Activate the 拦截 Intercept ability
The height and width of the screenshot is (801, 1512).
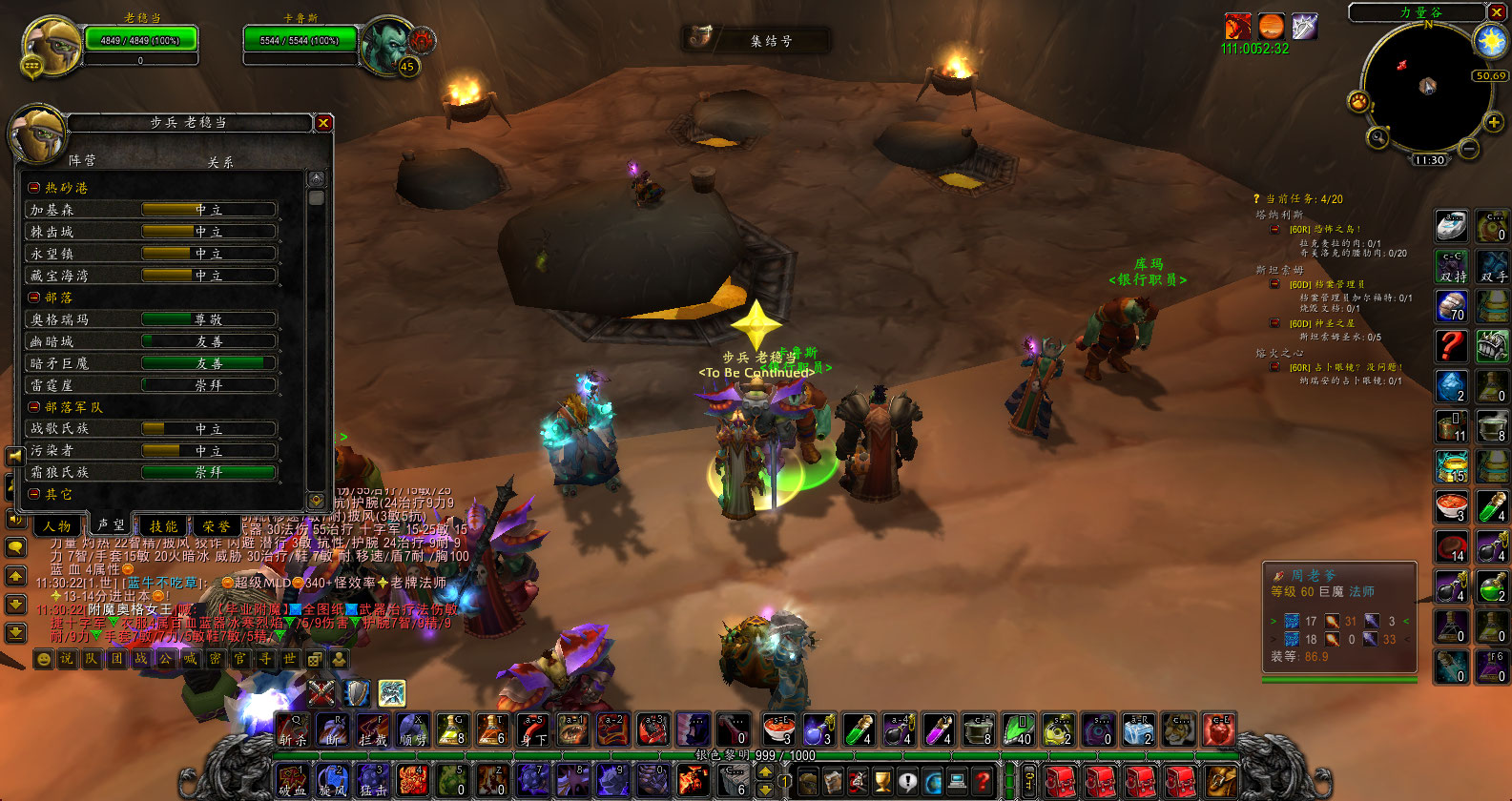(x=373, y=729)
